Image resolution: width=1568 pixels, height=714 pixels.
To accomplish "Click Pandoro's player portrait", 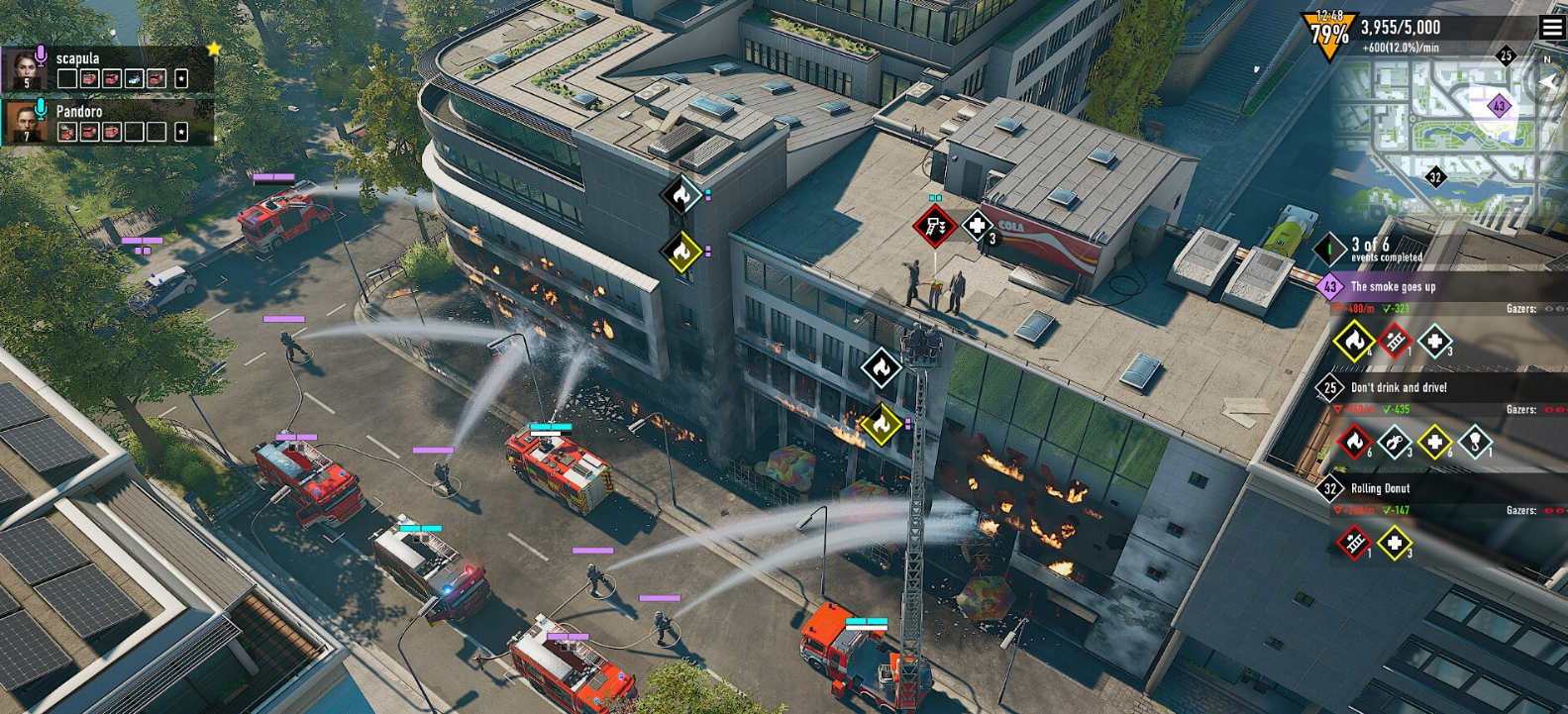I will (x=24, y=123).
